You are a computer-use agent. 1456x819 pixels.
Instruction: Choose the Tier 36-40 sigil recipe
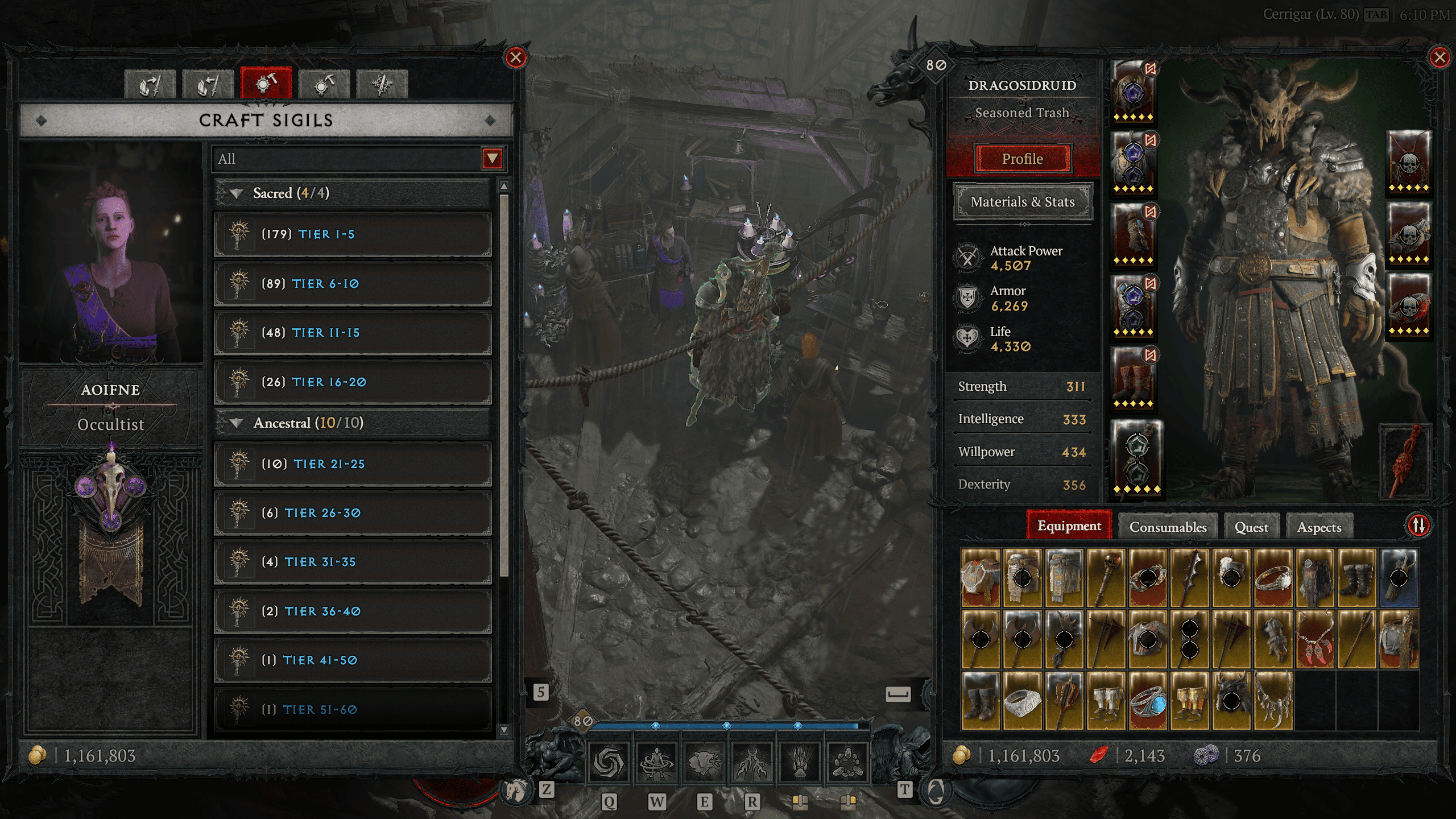(x=353, y=611)
